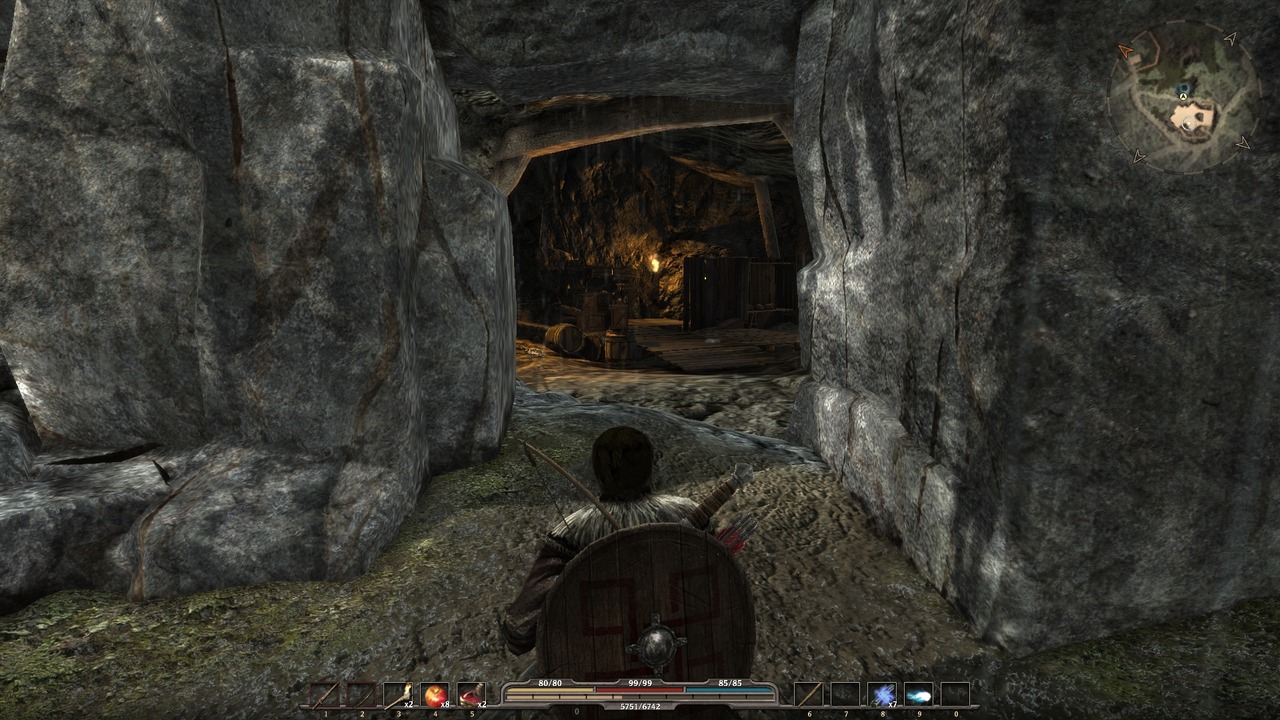The height and width of the screenshot is (720, 1280).
Task: Select the wooden staff in slot 6
Action: [x=807, y=694]
